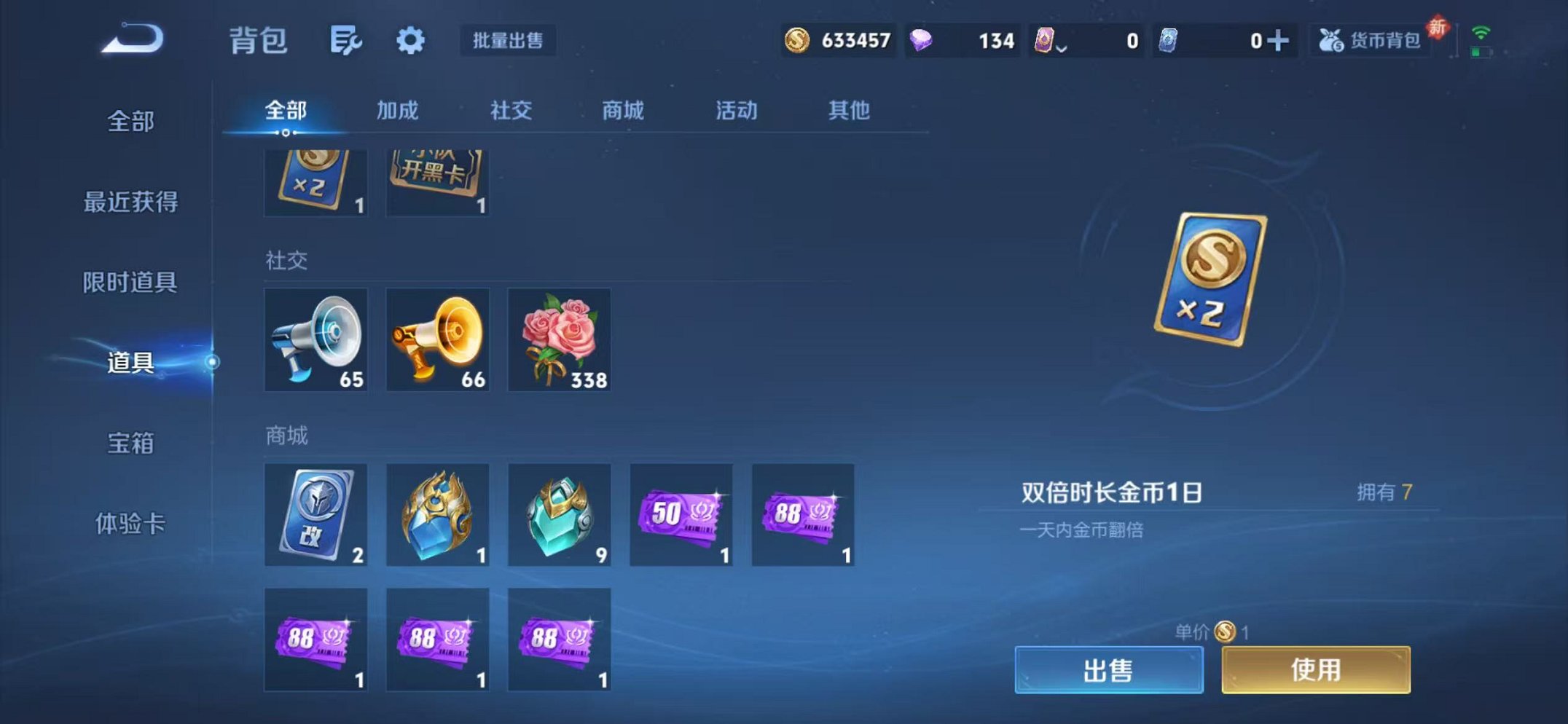Select the pink rose bouquet item
This screenshot has width=1568, height=724.
560,339
